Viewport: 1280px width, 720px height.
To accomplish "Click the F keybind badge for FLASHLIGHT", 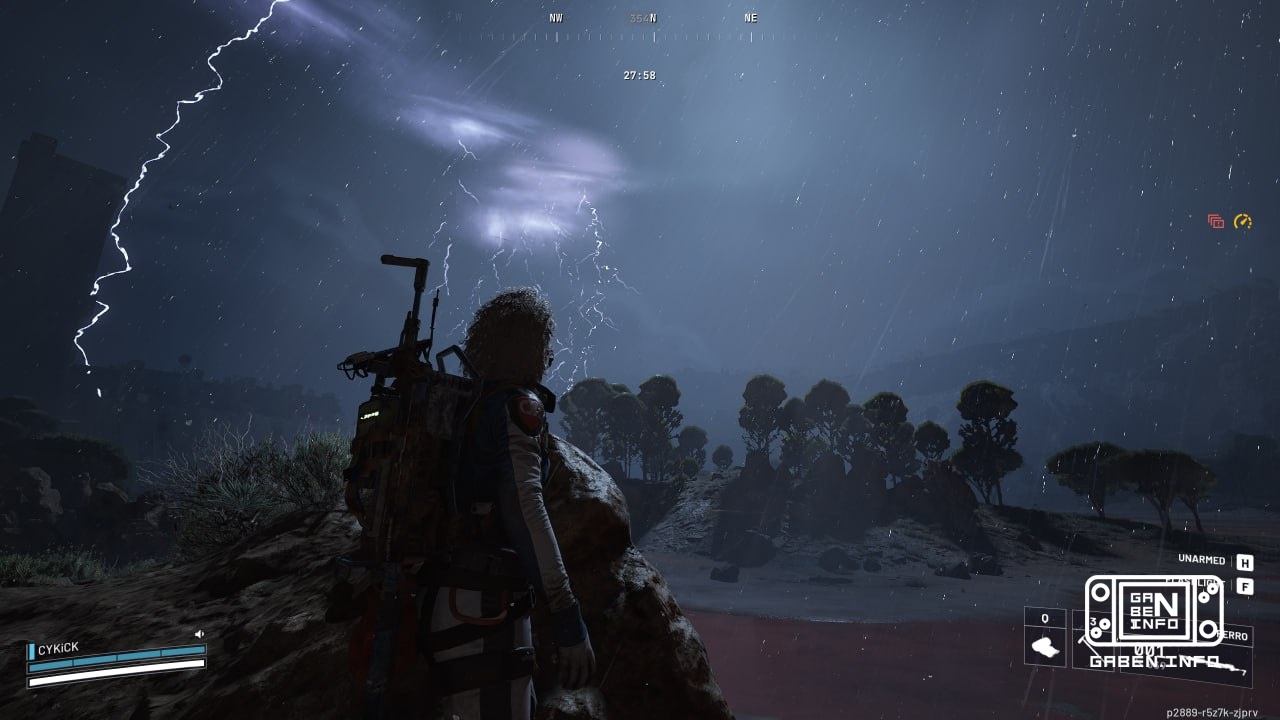I will (x=1246, y=586).
